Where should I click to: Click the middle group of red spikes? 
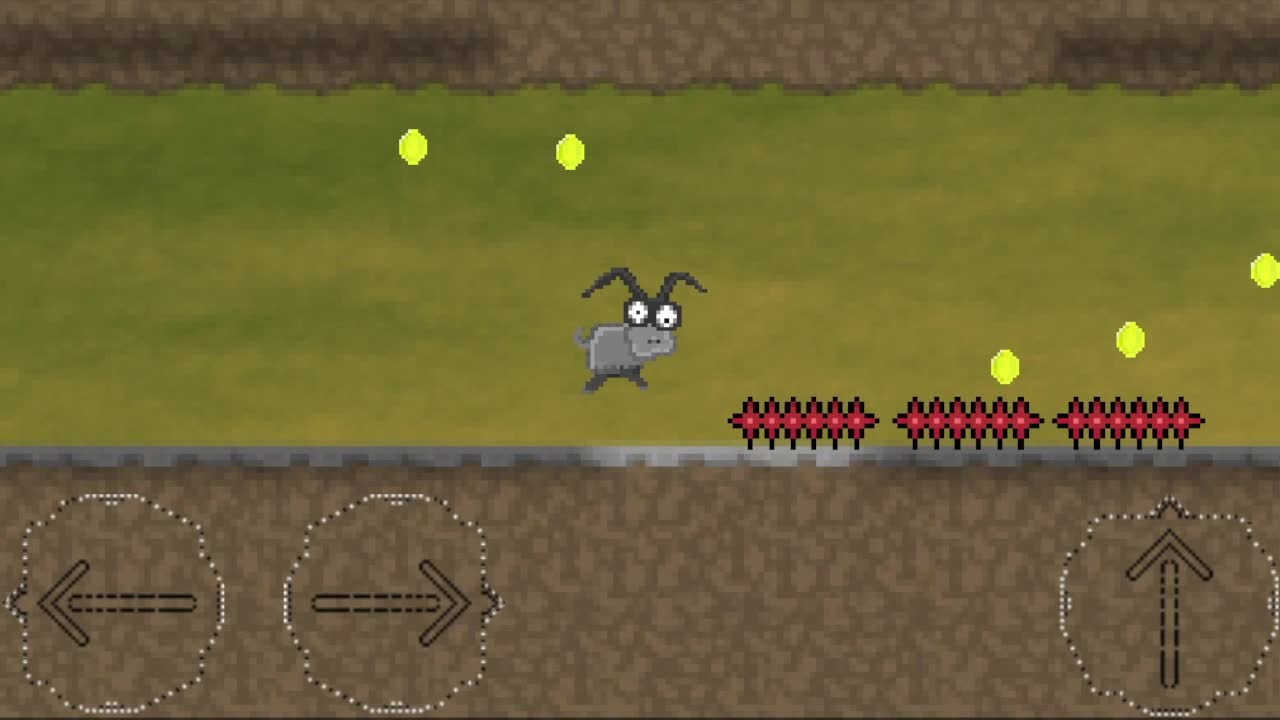click(967, 420)
